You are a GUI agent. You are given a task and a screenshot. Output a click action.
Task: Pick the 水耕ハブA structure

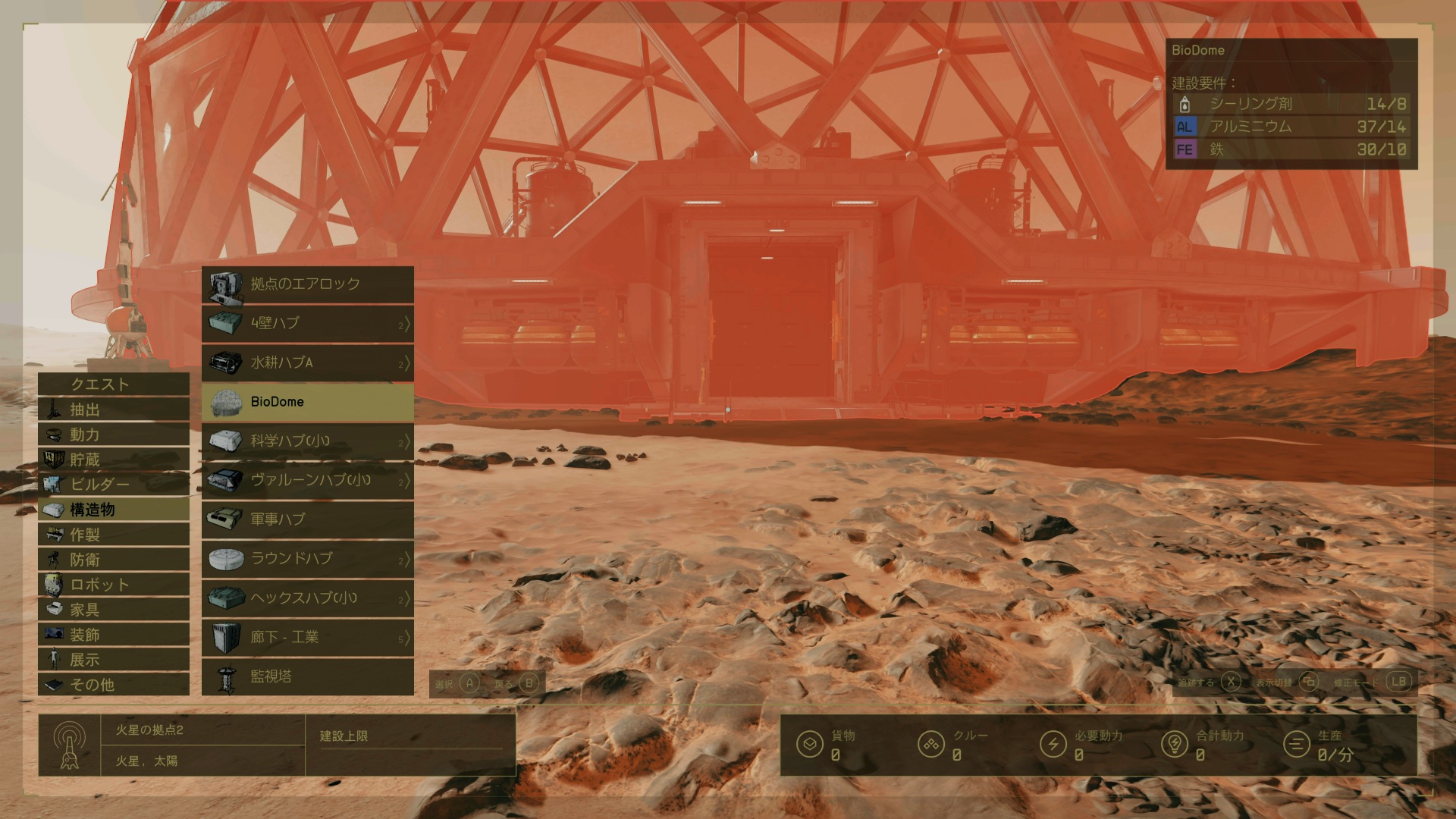point(308,362)
